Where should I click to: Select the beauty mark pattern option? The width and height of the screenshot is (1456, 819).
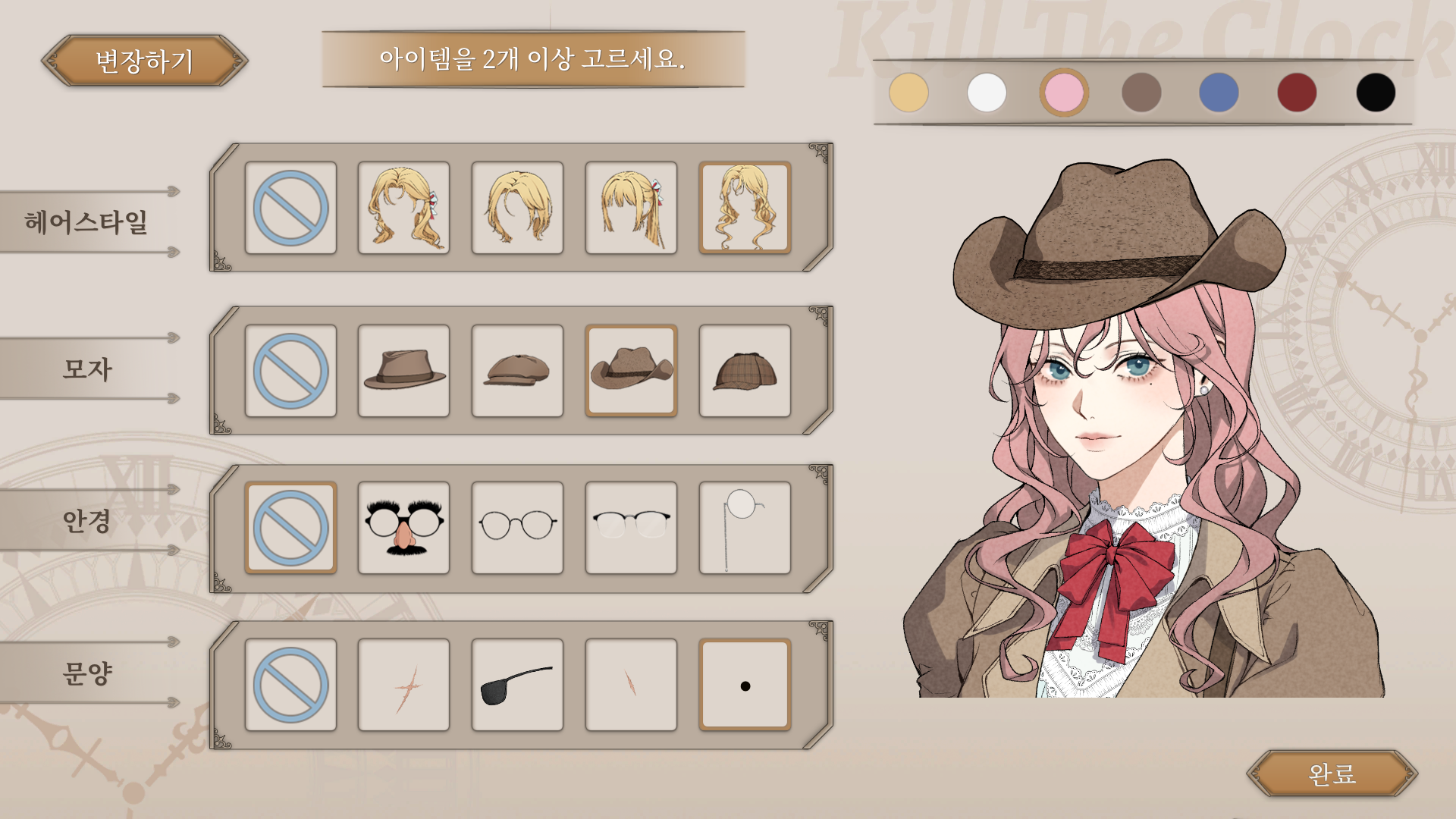pos(745,682)
